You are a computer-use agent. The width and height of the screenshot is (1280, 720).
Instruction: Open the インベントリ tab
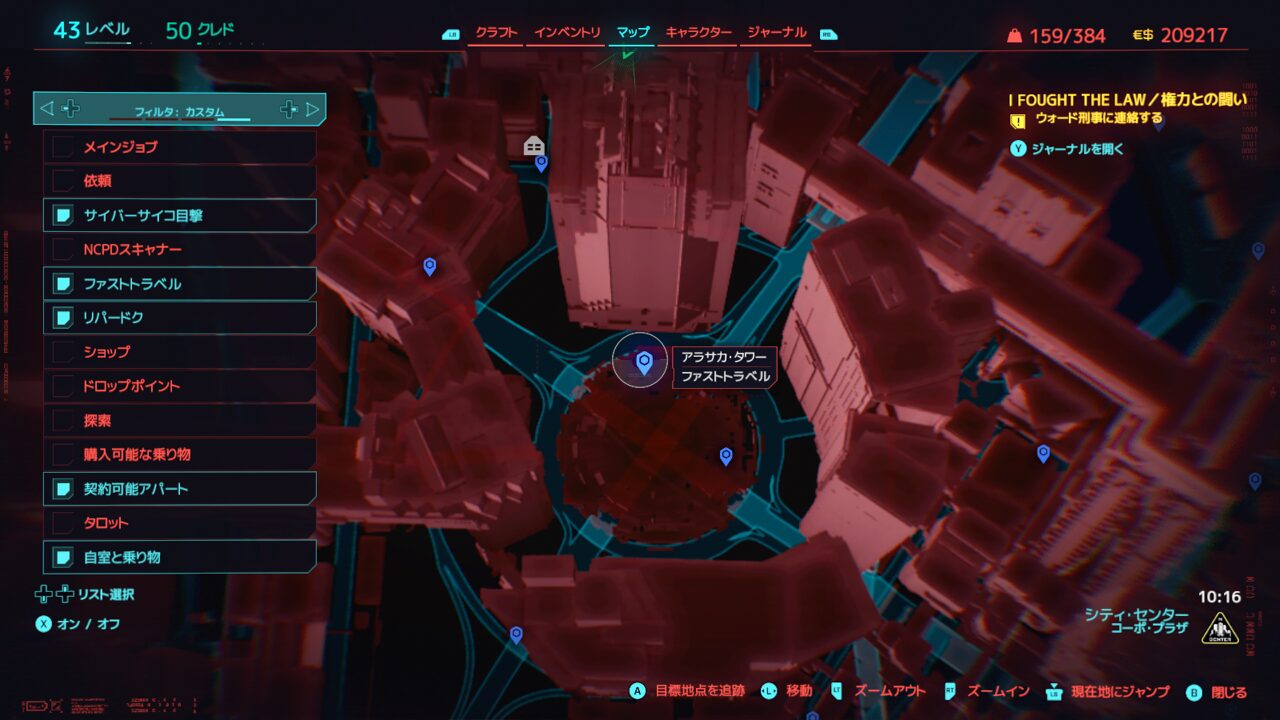(x=567, y=33)
